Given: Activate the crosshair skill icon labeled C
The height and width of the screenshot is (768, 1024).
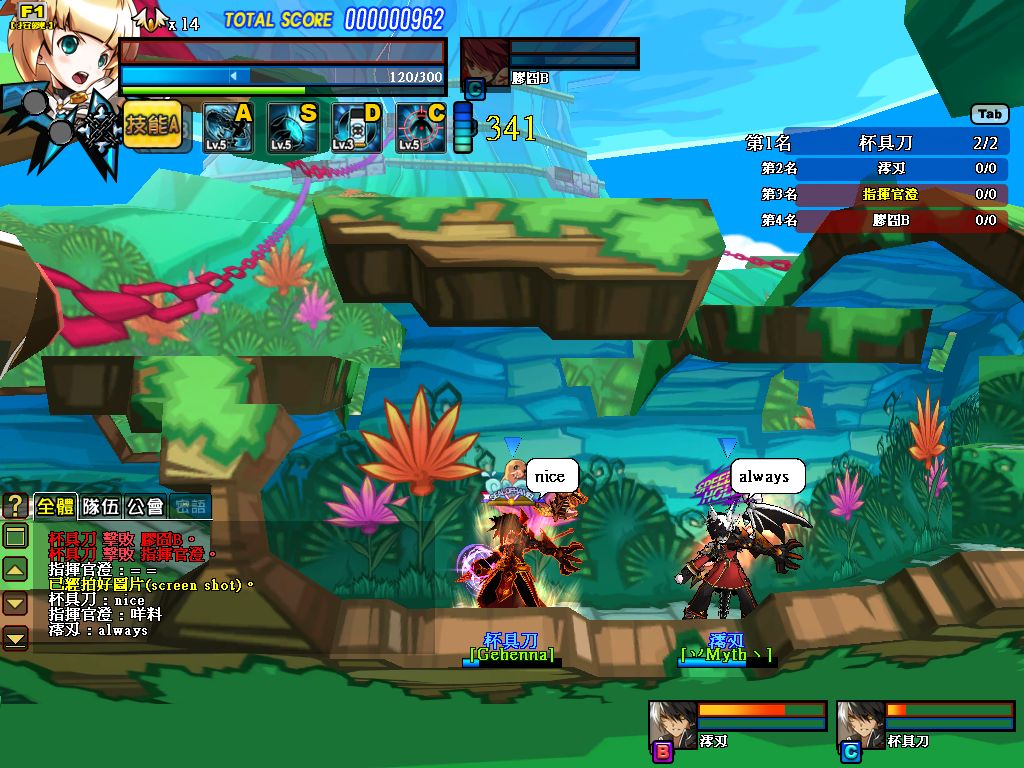Looking at the screenshot, I should (x=420, y=128).
